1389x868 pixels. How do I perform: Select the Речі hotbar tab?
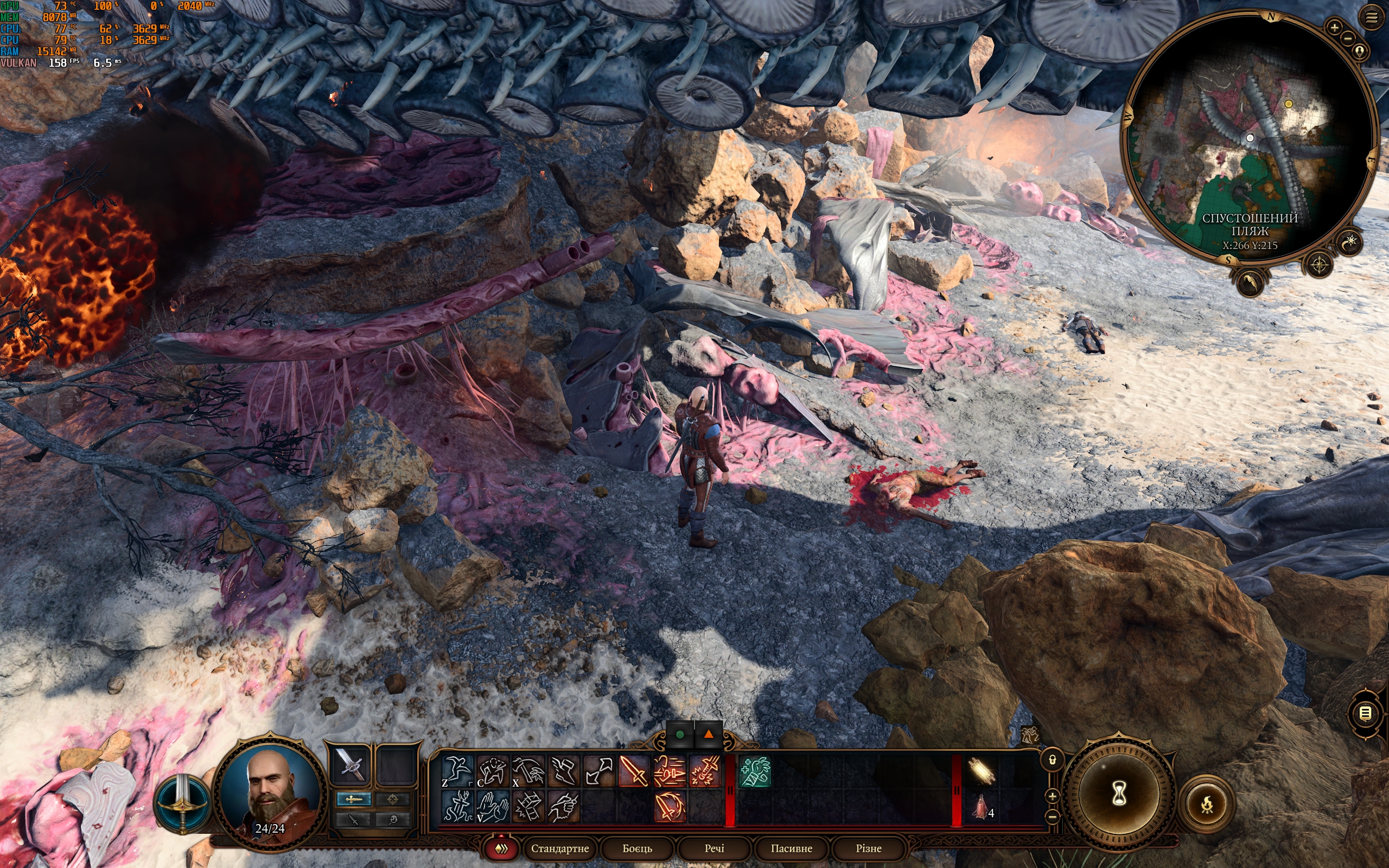[714, 848]
